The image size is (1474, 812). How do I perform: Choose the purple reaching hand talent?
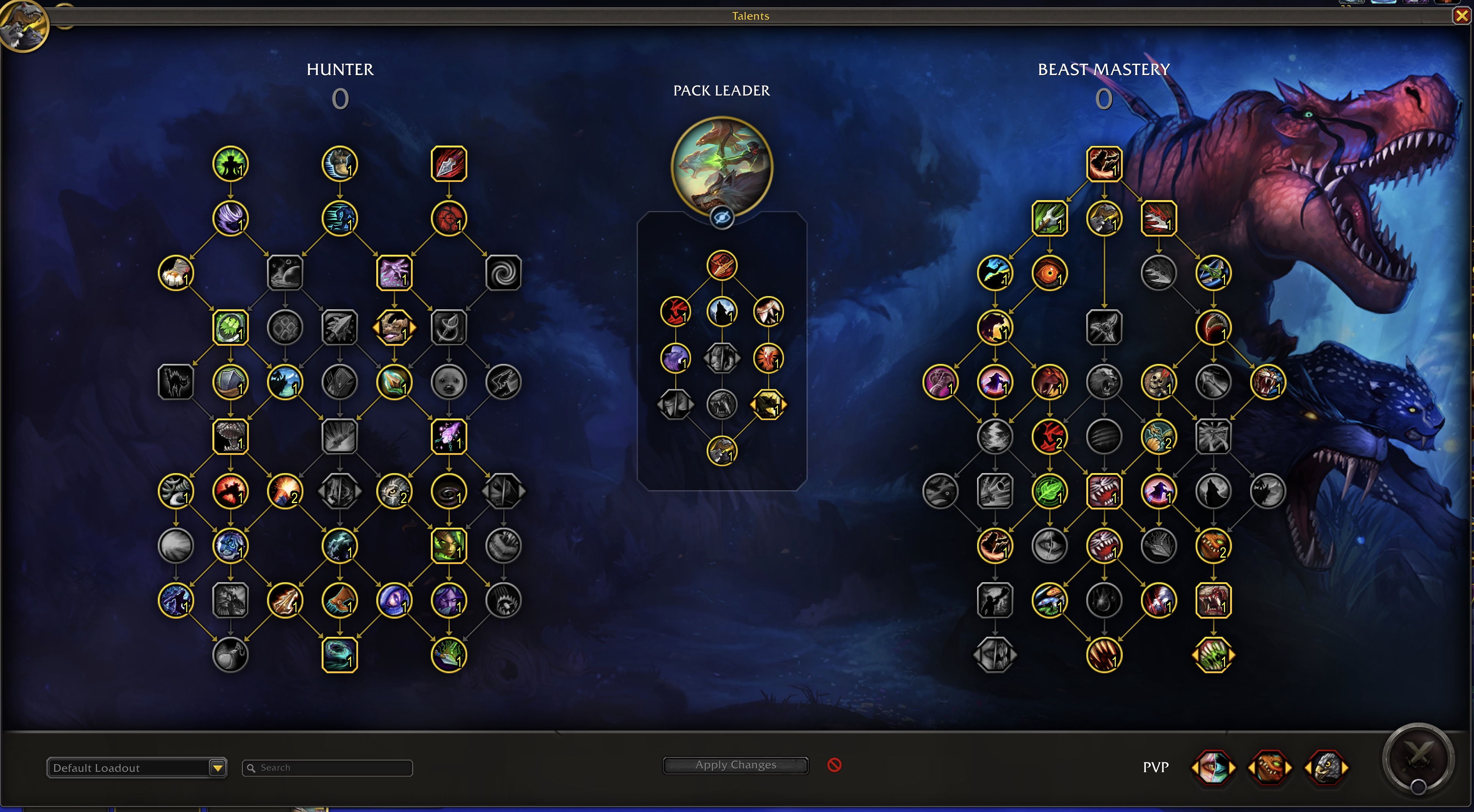click(394, 273)
